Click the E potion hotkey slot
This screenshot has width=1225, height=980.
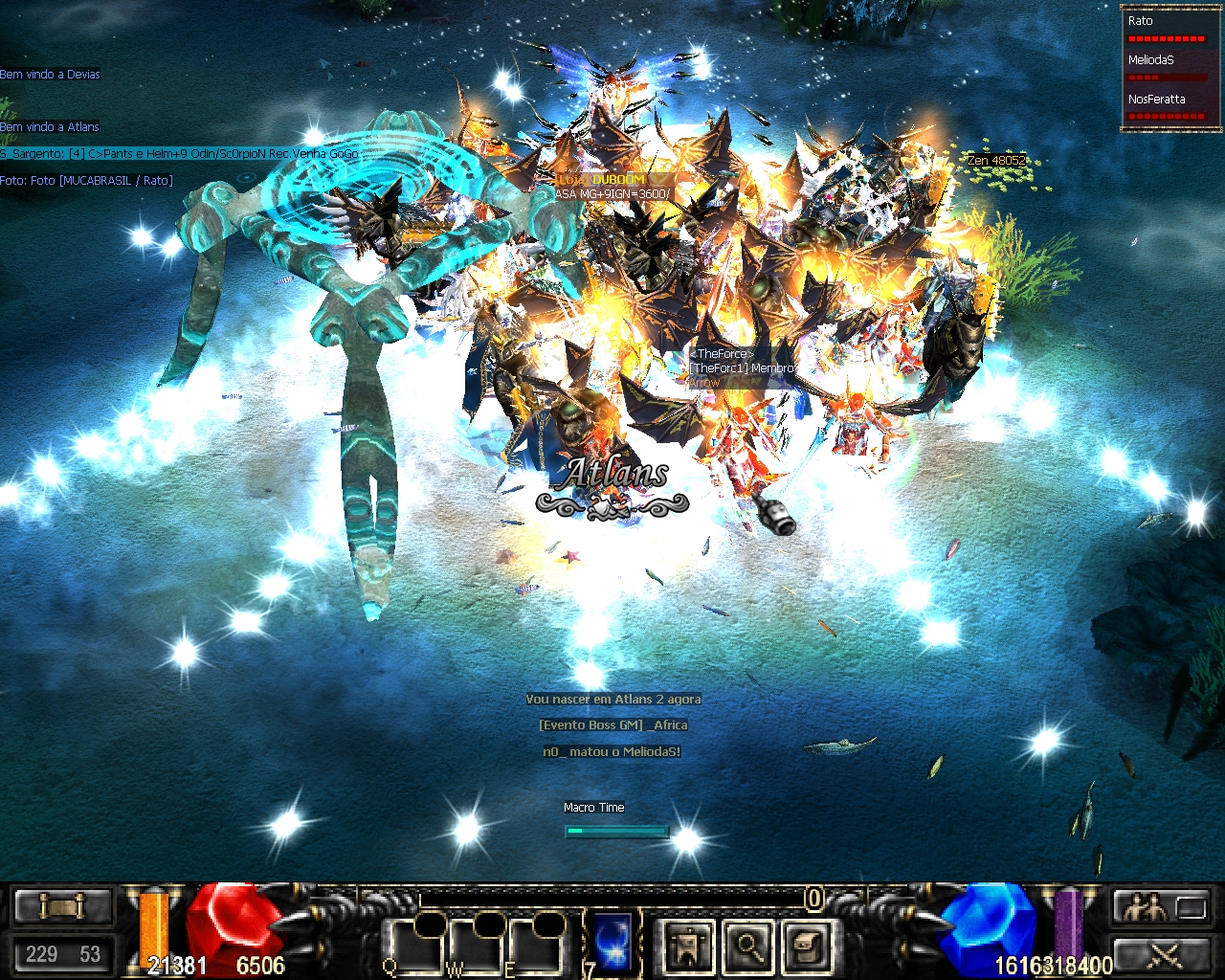pos(536,946)
